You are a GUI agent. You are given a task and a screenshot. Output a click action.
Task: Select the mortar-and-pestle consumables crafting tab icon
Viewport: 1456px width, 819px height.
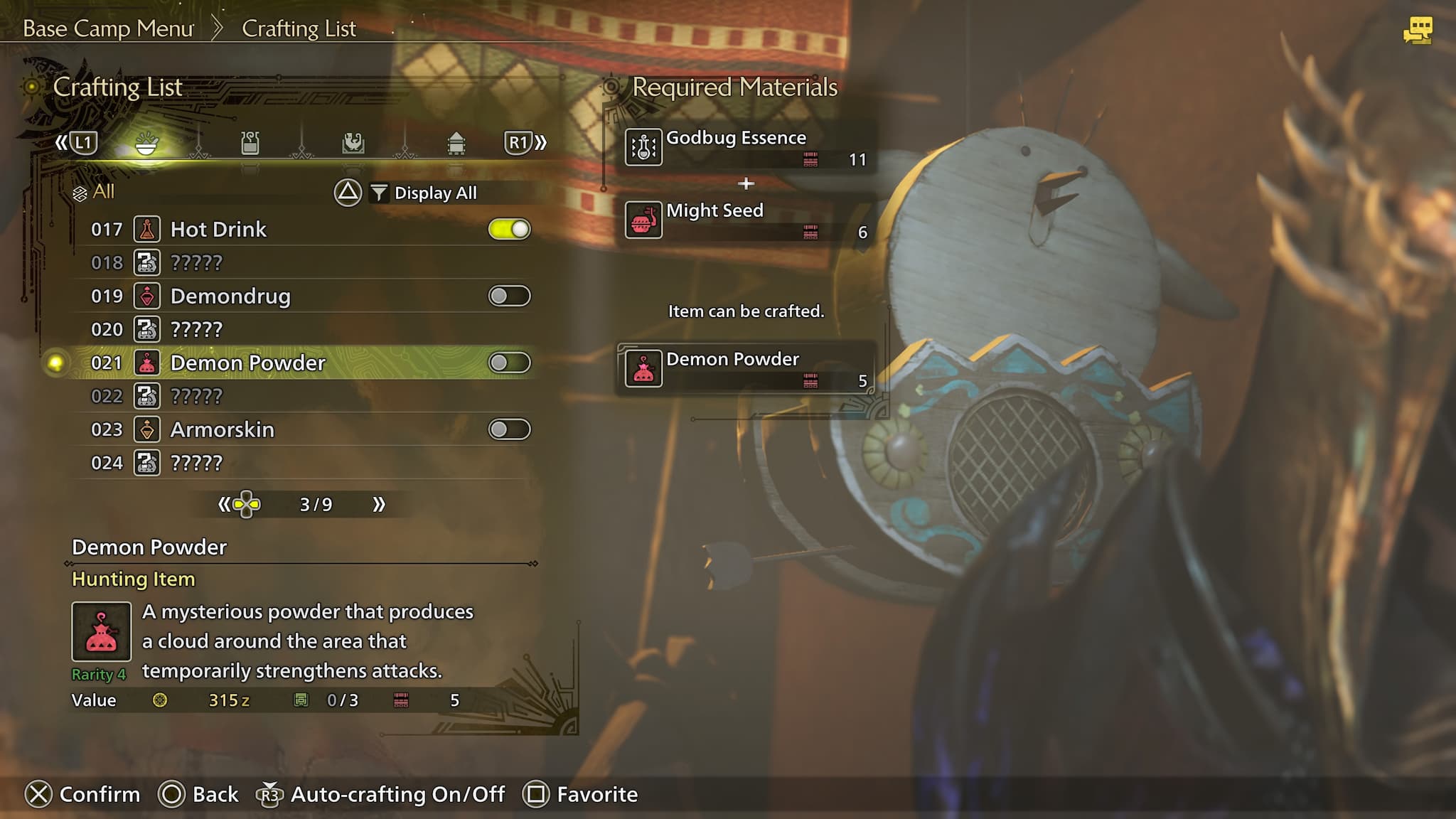click(x=146, y=142)
